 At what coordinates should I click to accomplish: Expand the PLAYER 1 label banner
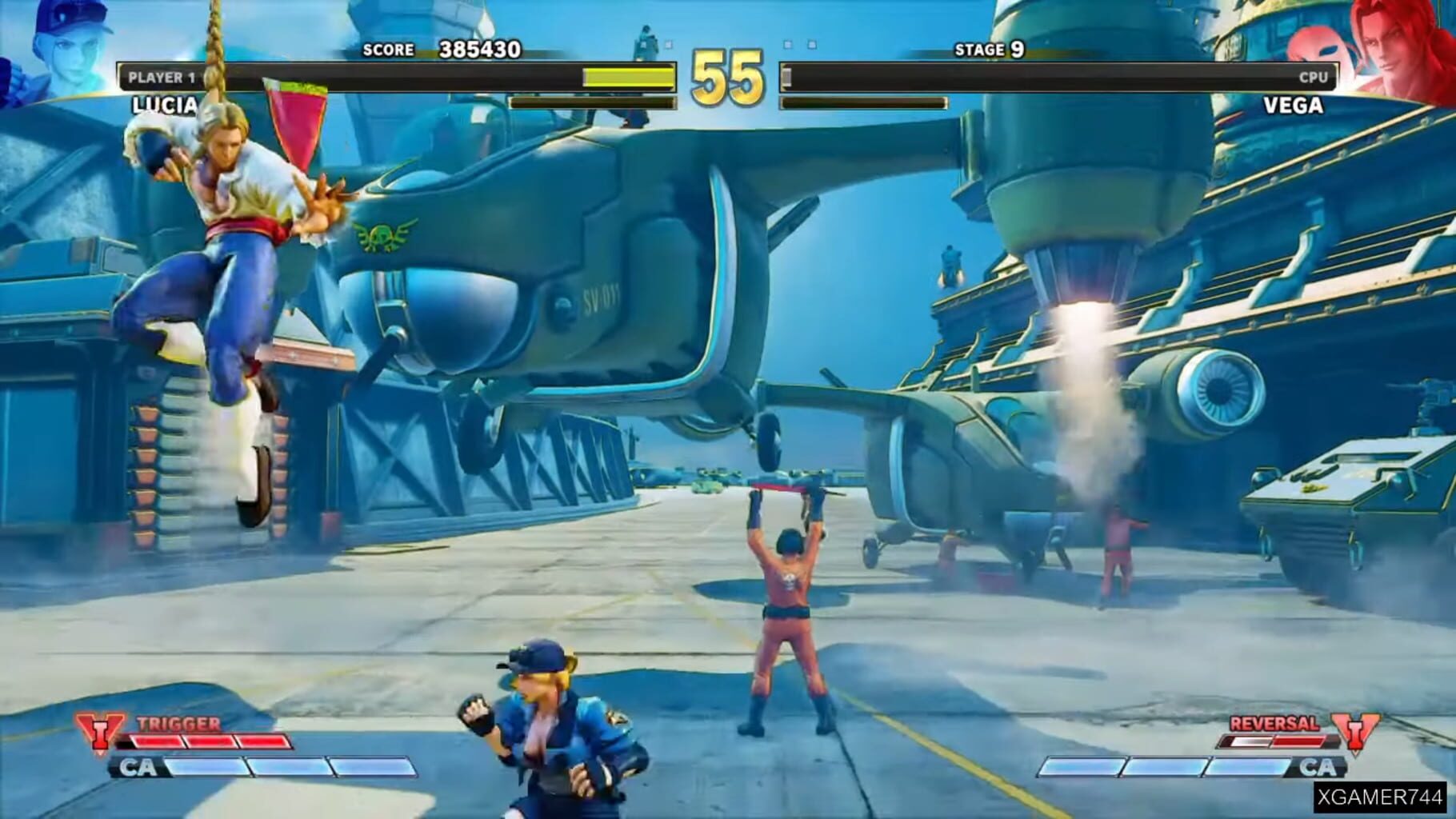point(160,77)
